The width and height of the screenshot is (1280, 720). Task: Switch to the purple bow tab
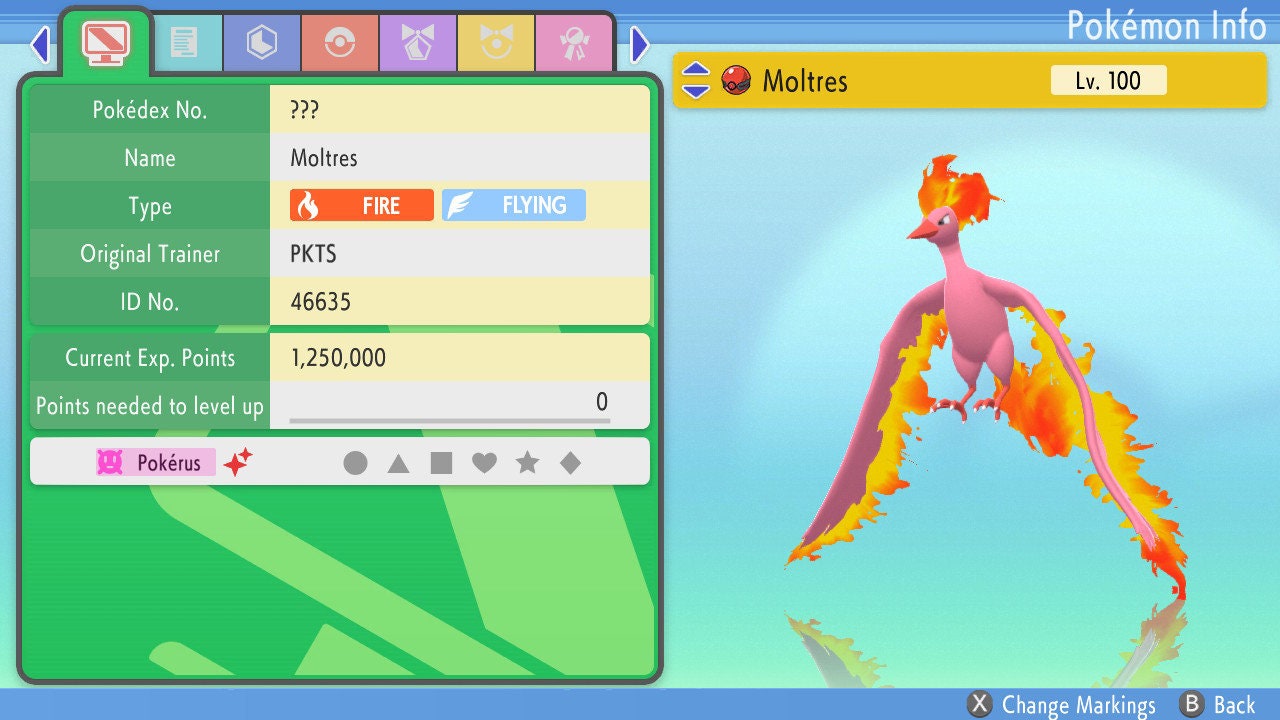click(417, 42)
